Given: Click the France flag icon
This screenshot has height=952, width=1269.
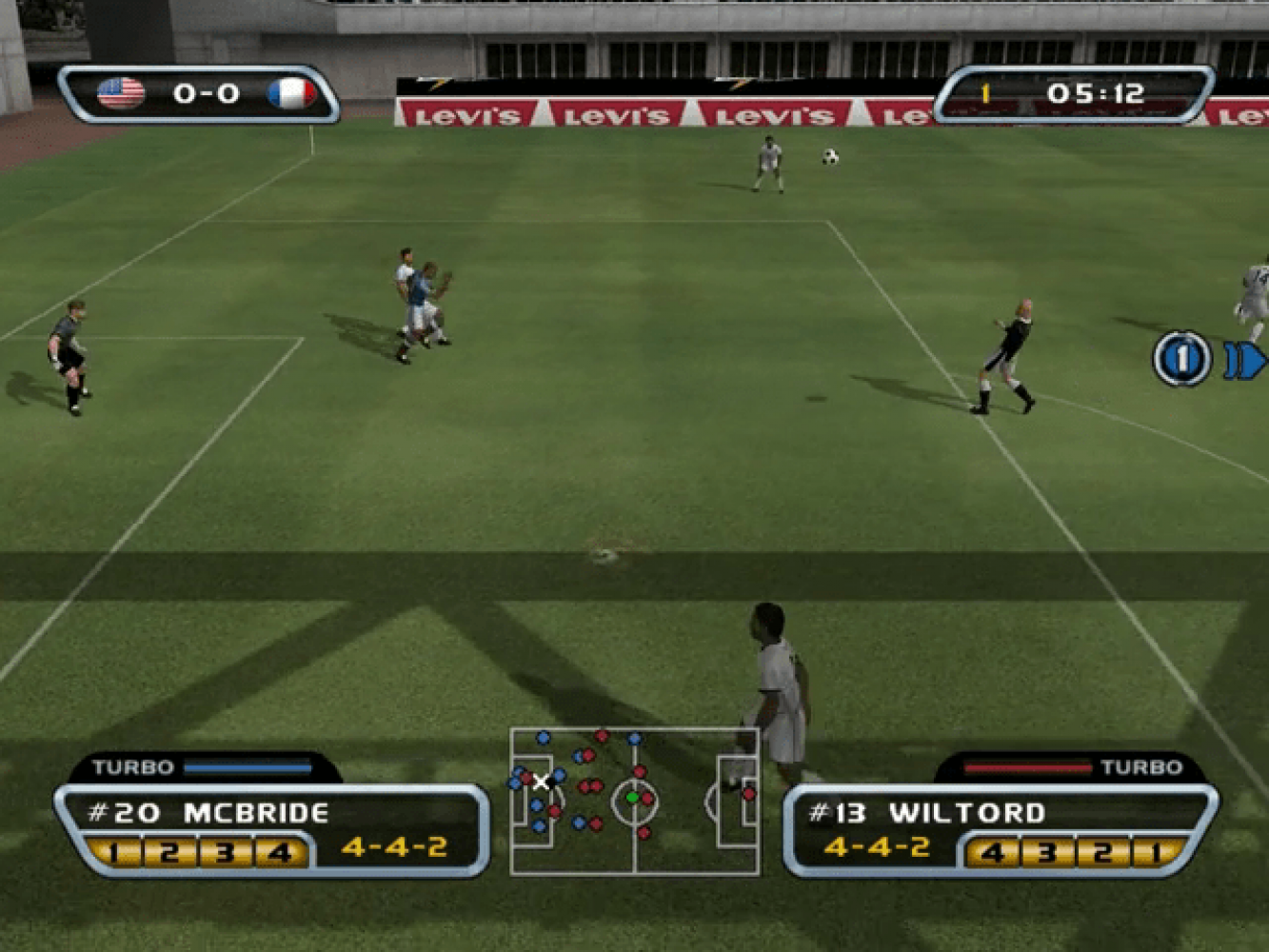Looking at the screenshot, I should (x=291, y=93).
